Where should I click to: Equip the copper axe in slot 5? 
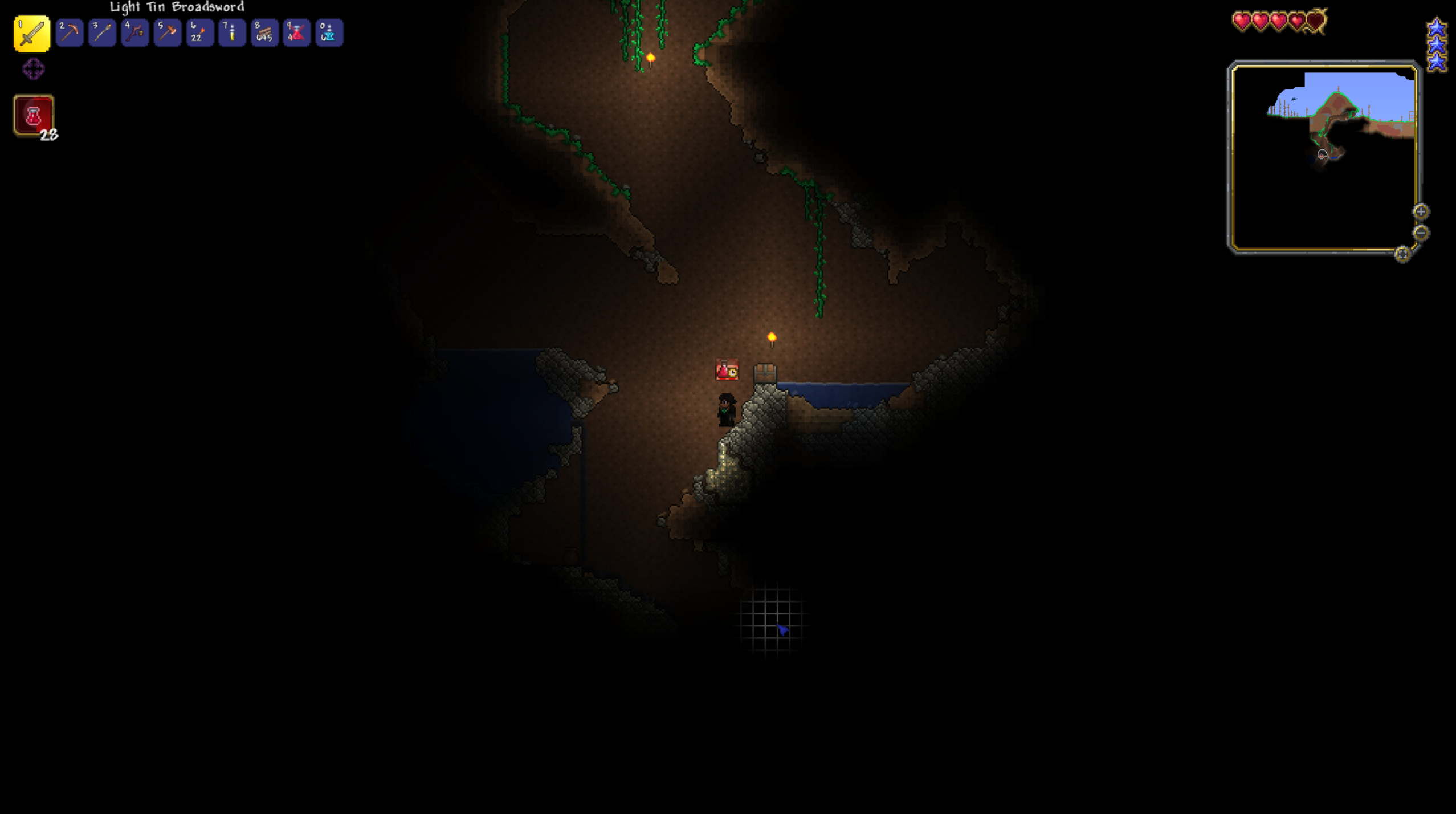pyautogui.click(x=167, y=32)
